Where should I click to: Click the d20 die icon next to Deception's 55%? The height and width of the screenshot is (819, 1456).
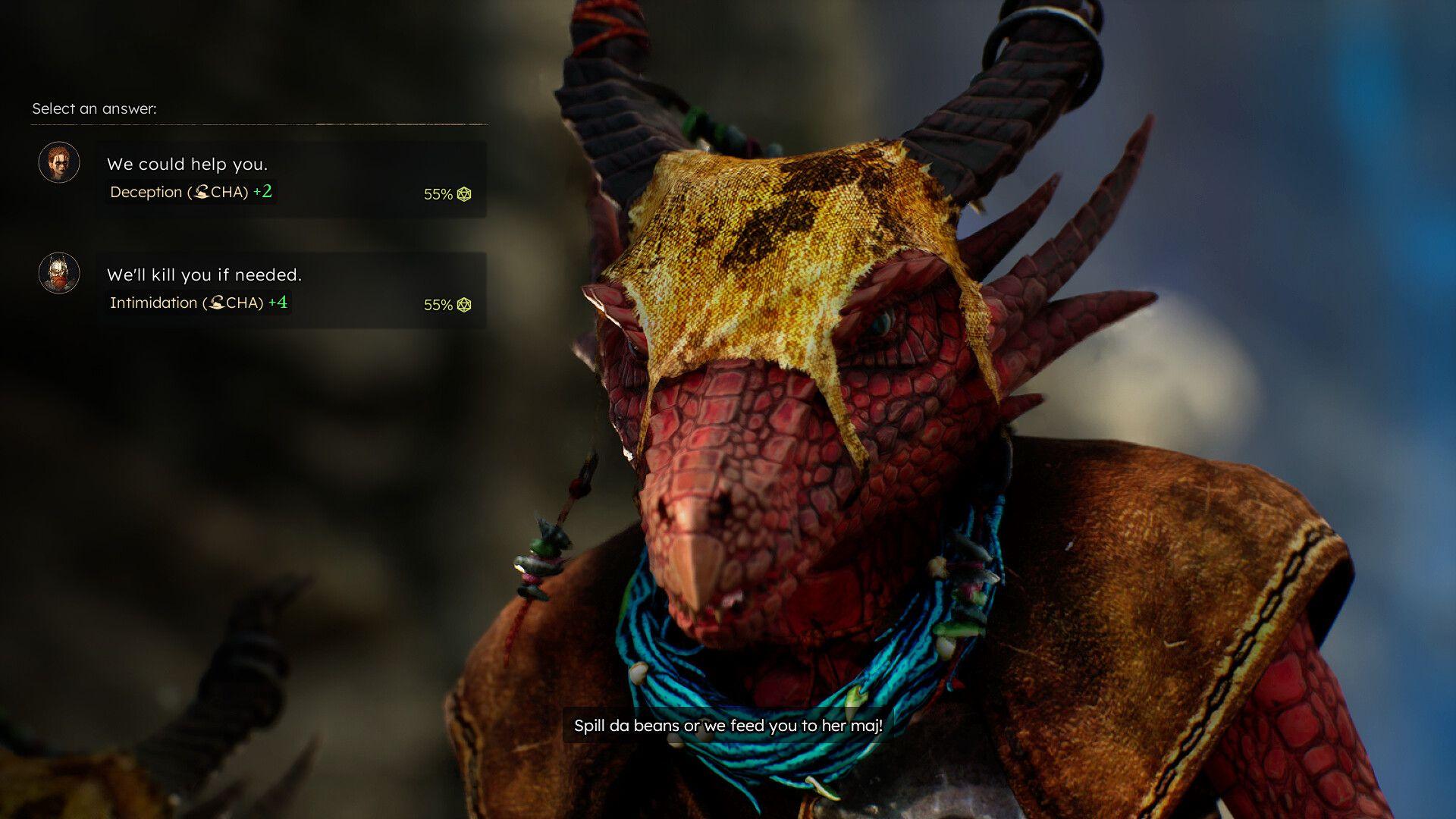[x=463, y=194]
